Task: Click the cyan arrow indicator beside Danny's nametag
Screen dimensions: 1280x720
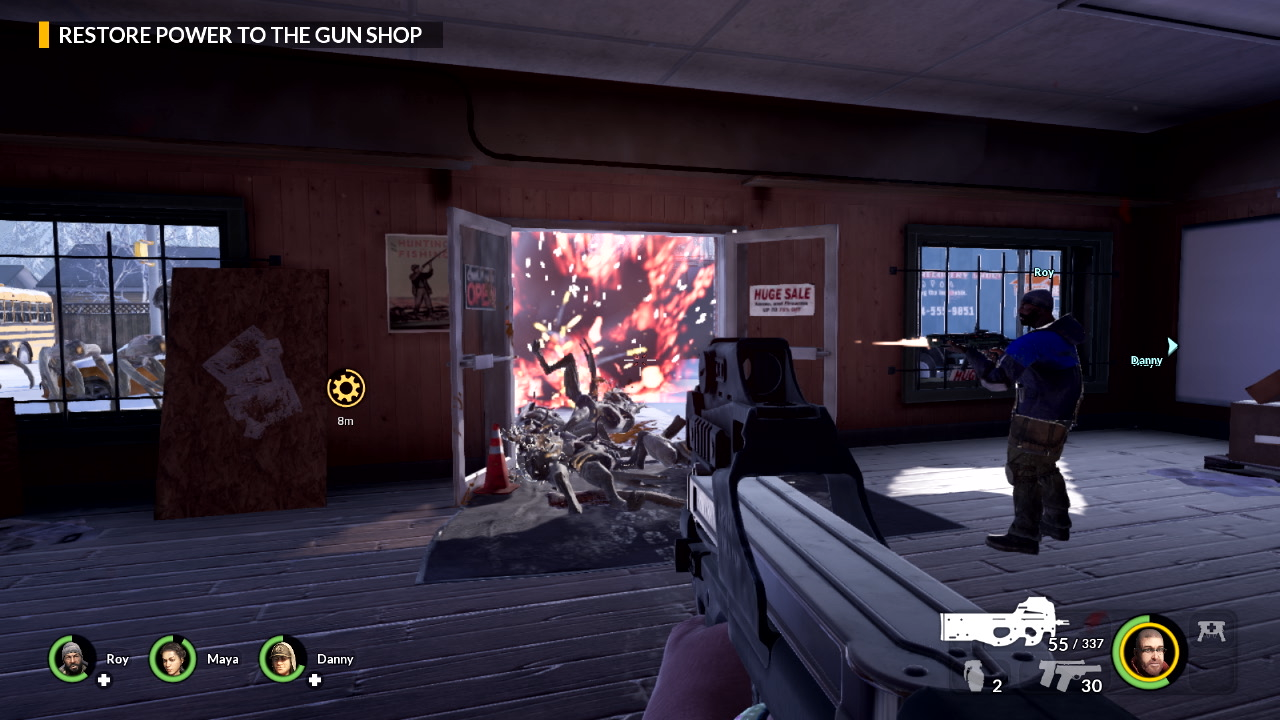Action: (1171, 346)
